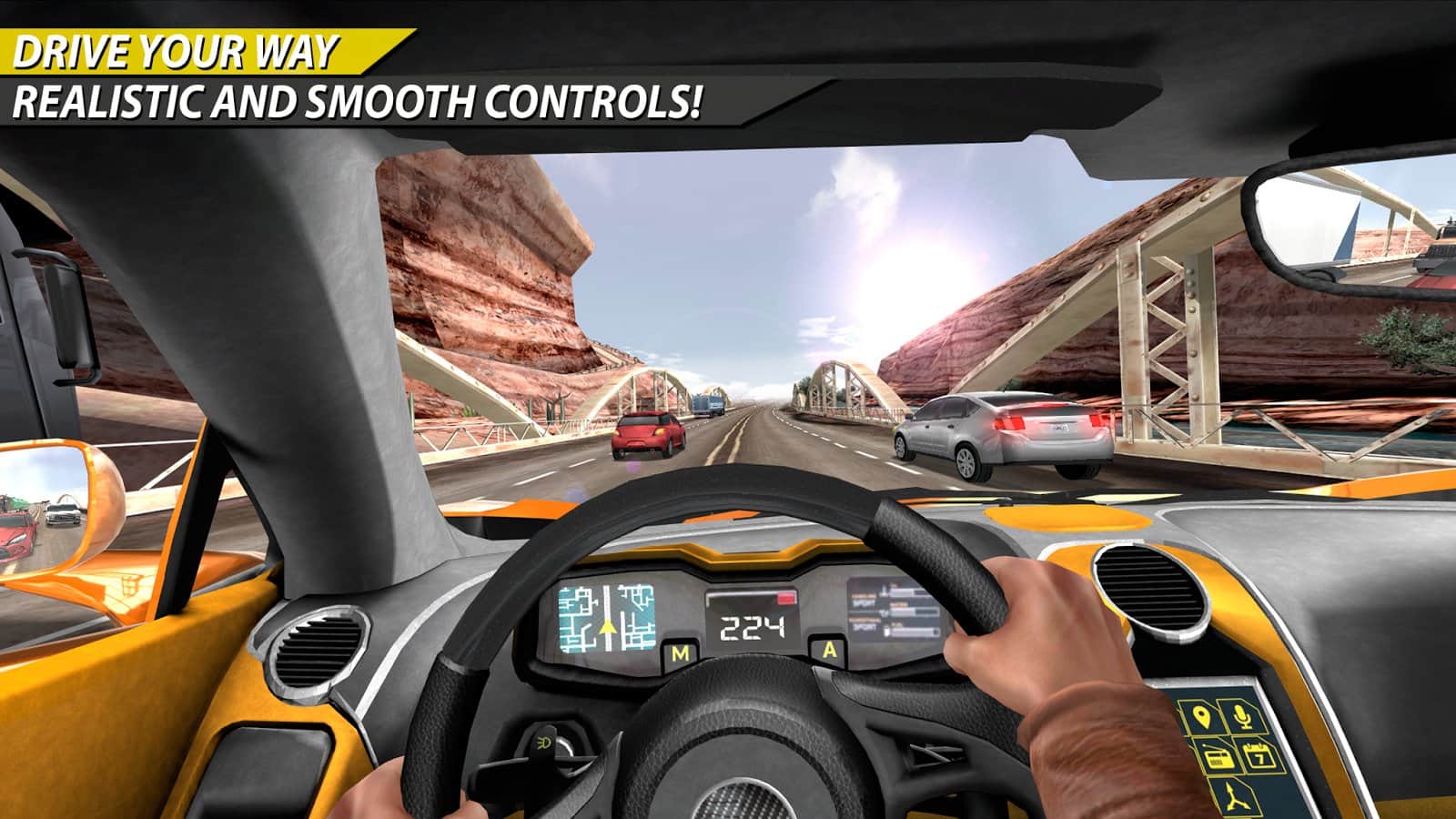Select the microphone icon on the infotainment panel
The image size is (1456, 819).
pos(1241,717)
